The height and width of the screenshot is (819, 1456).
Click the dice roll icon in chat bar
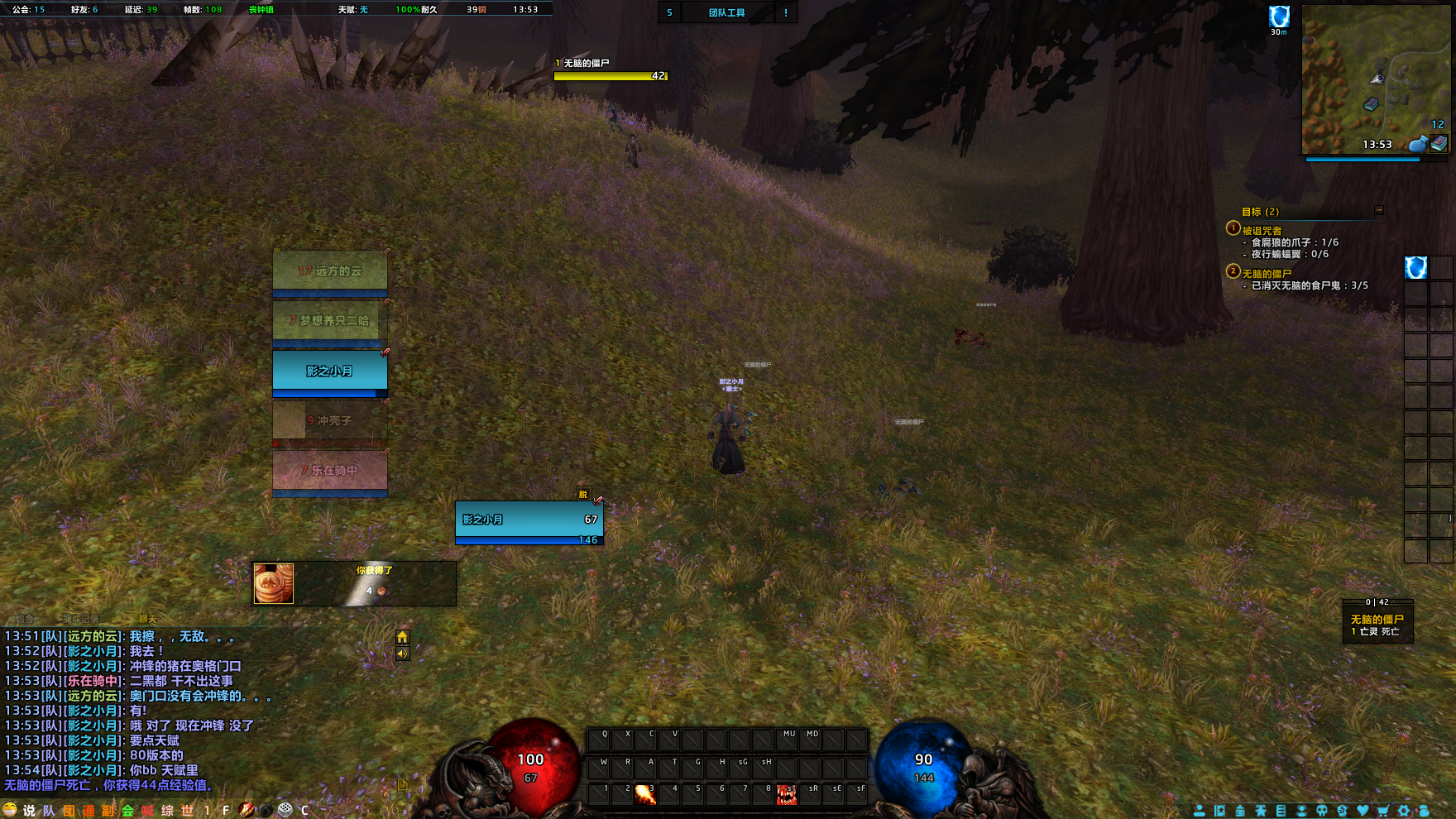(285, 810)
